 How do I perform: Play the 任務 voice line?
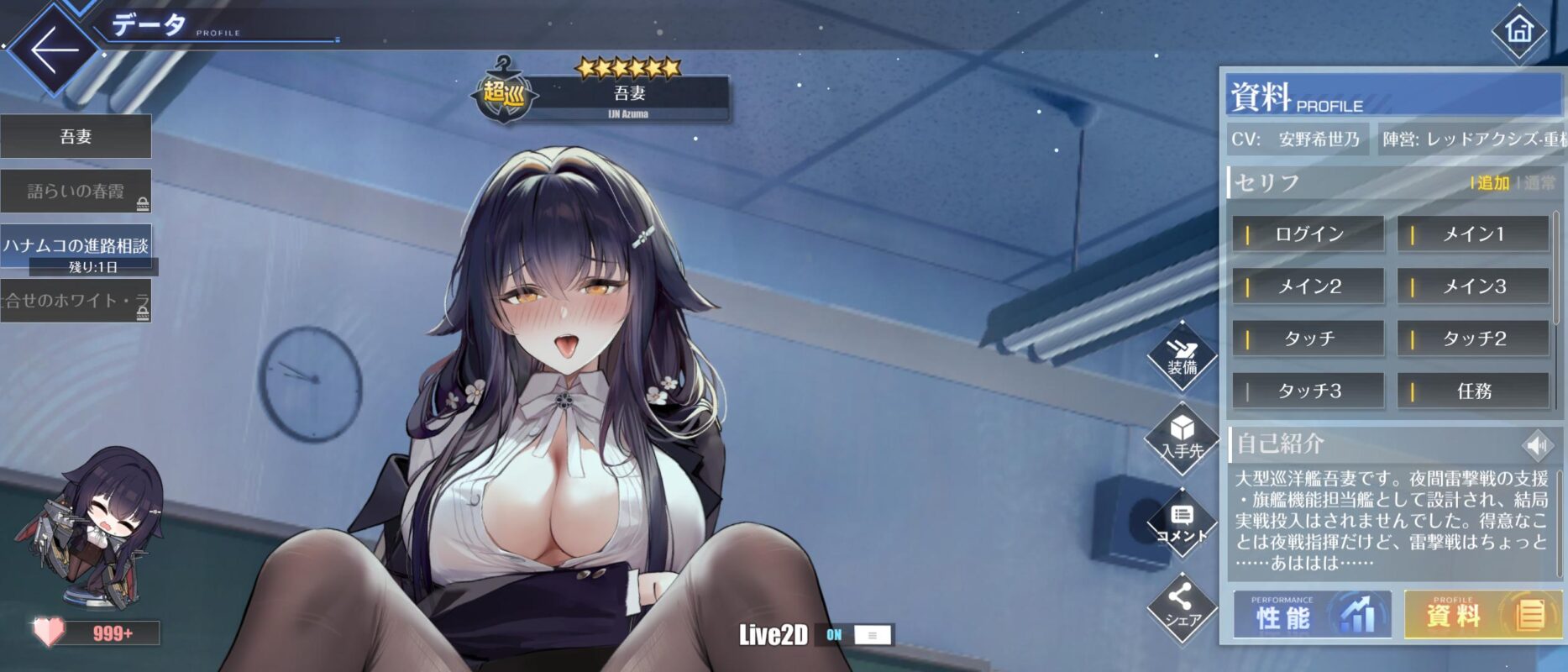tap(1472, 391)
